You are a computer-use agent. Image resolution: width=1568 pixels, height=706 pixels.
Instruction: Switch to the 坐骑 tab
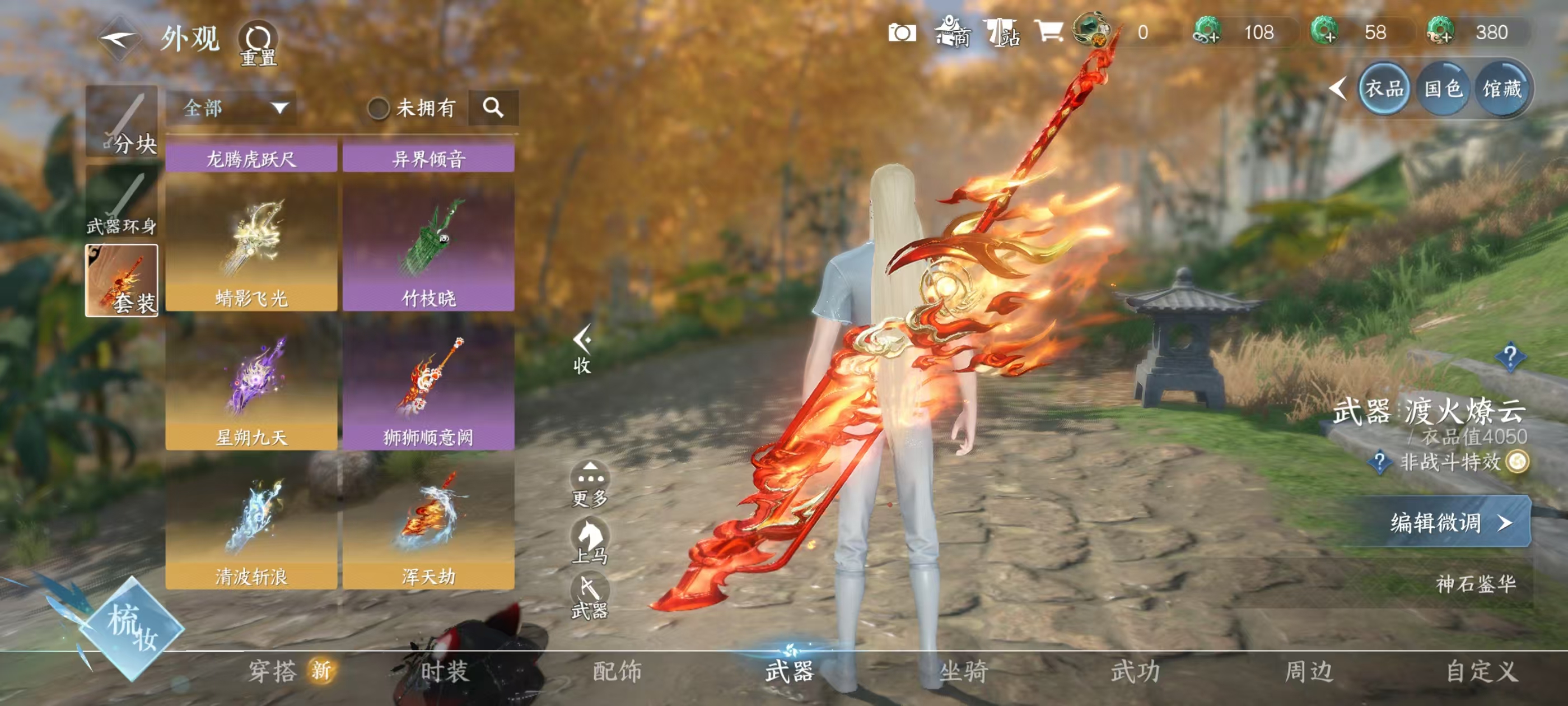click(x=964, y=671)
